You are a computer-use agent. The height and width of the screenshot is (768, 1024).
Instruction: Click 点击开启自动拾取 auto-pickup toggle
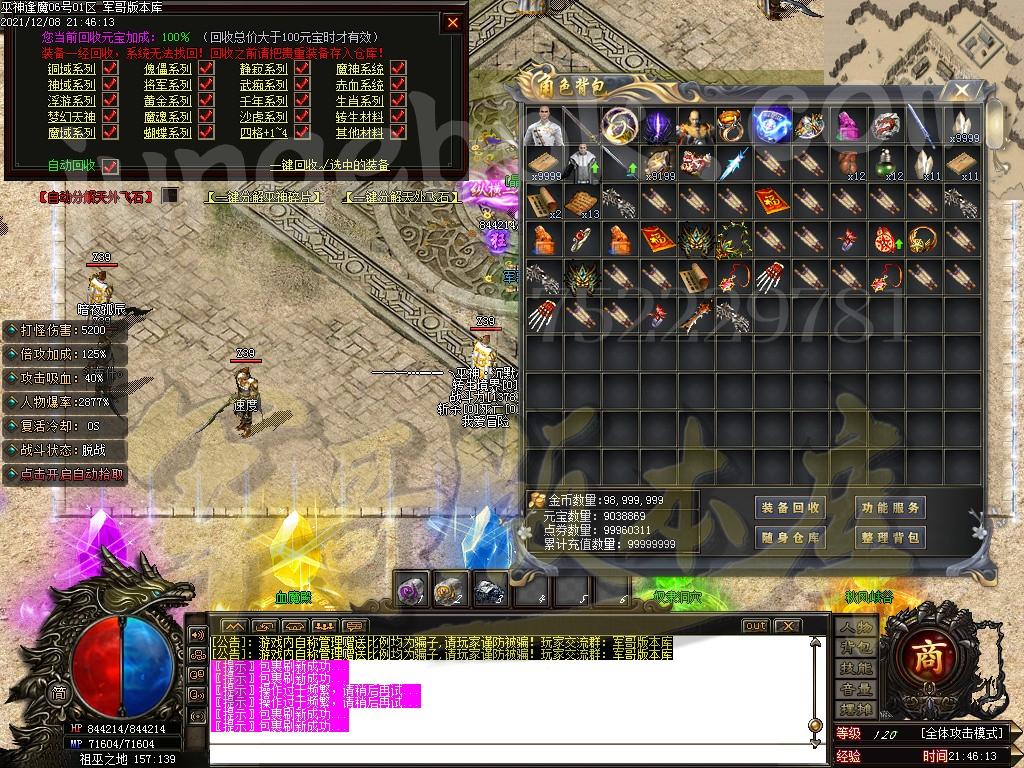tap(68, 475)
